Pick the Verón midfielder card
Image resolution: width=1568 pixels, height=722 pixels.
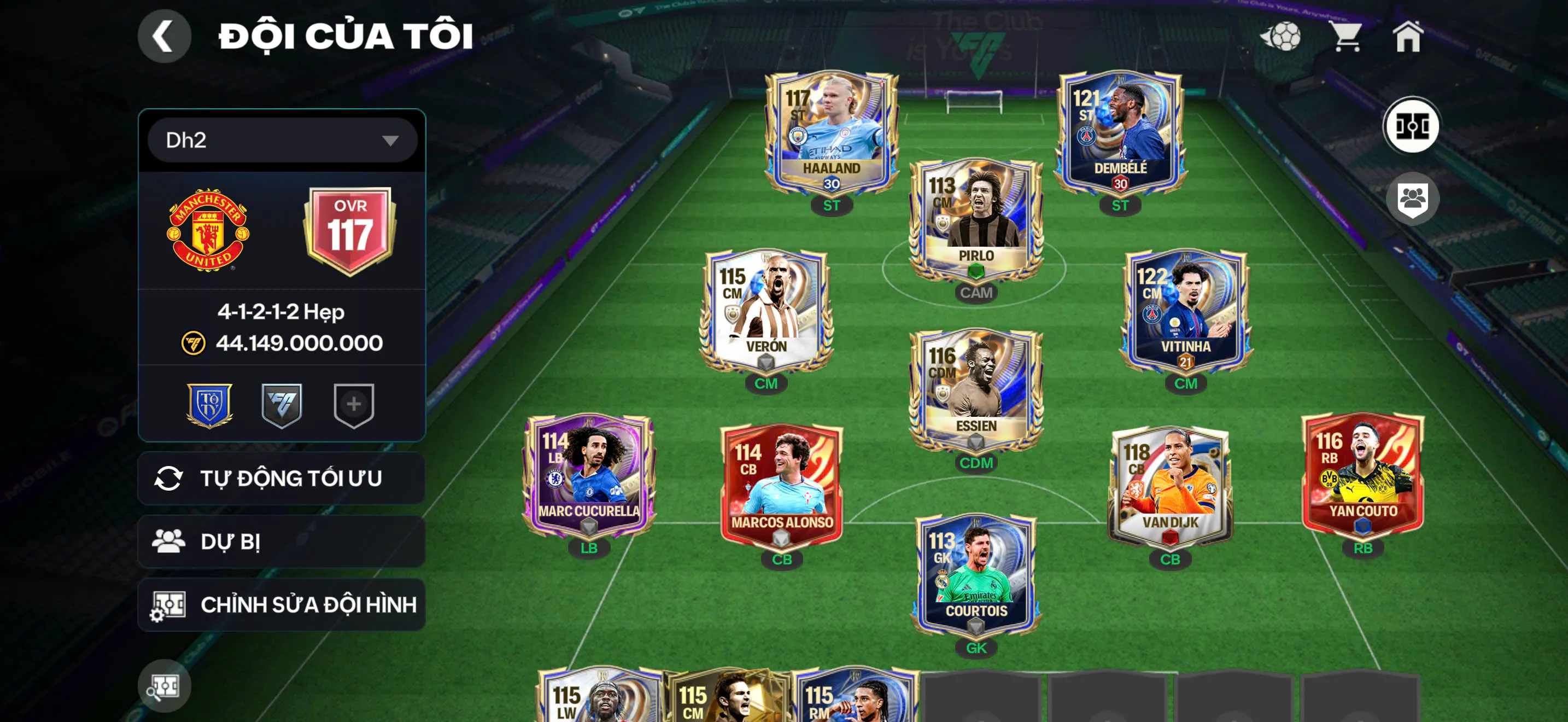pos(766,311)
